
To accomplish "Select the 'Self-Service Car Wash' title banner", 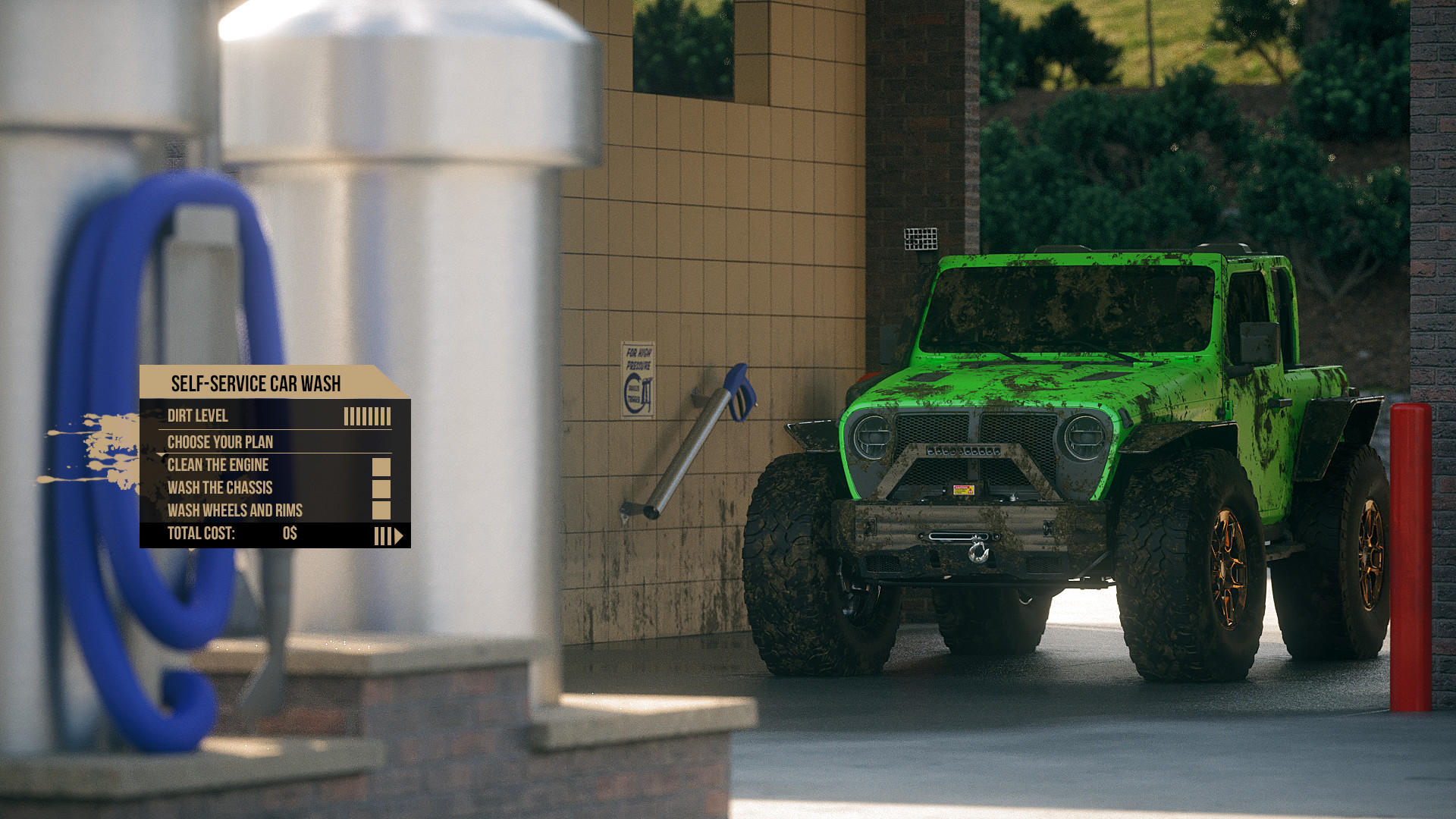I will [256, 384].
